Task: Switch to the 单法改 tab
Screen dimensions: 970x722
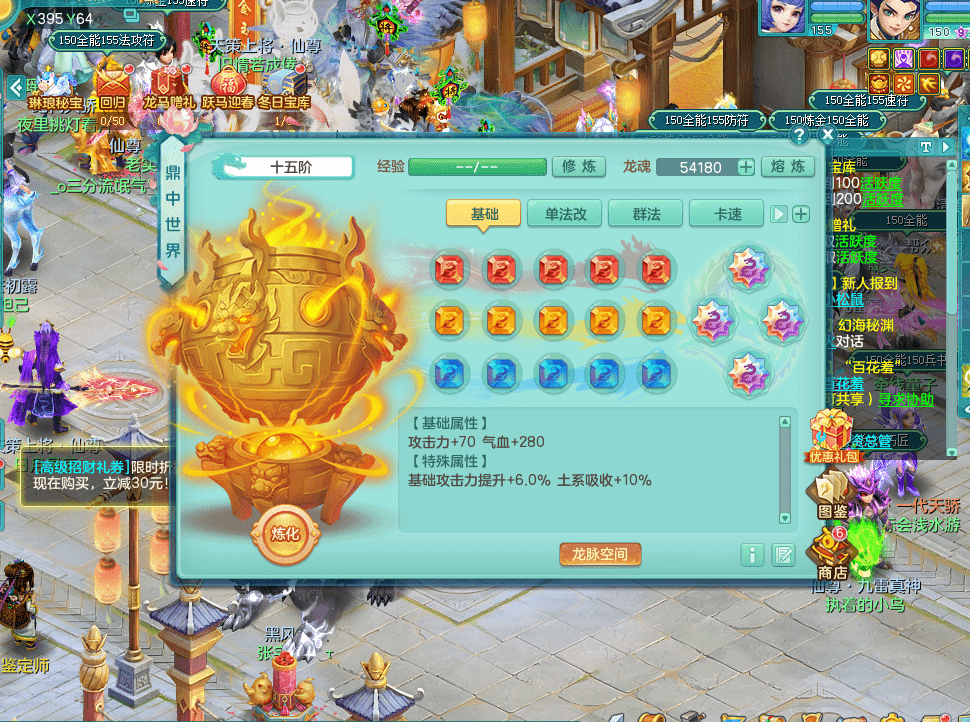Action: 565,214
